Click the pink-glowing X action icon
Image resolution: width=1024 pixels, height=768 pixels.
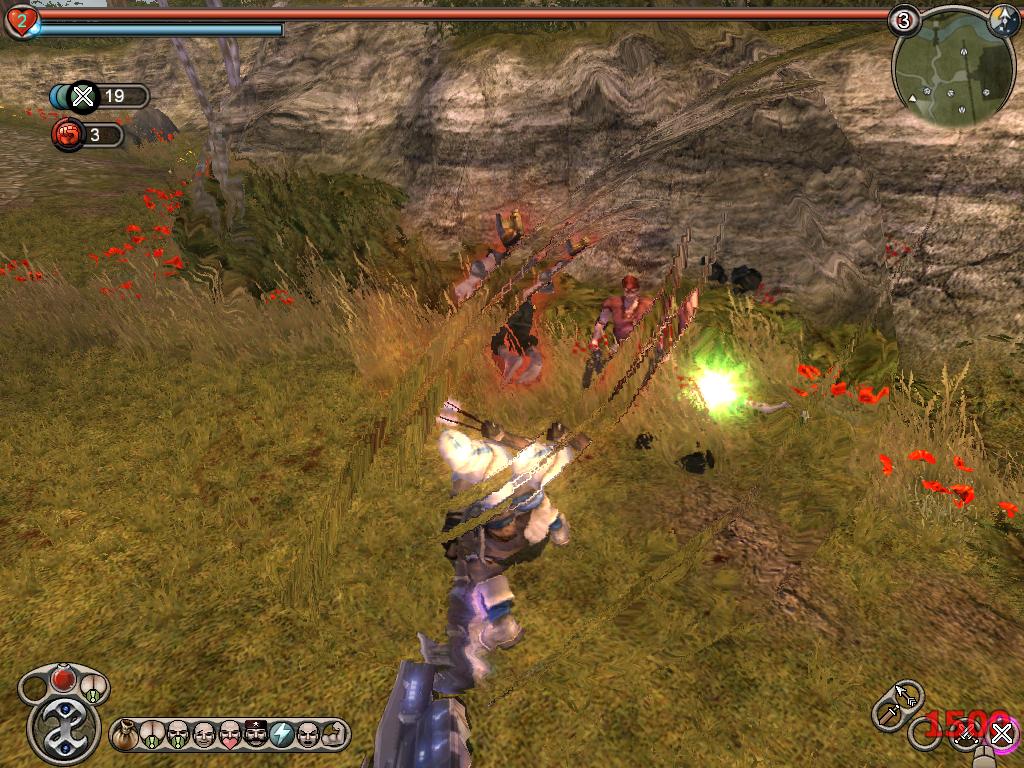pos(1001,736)
